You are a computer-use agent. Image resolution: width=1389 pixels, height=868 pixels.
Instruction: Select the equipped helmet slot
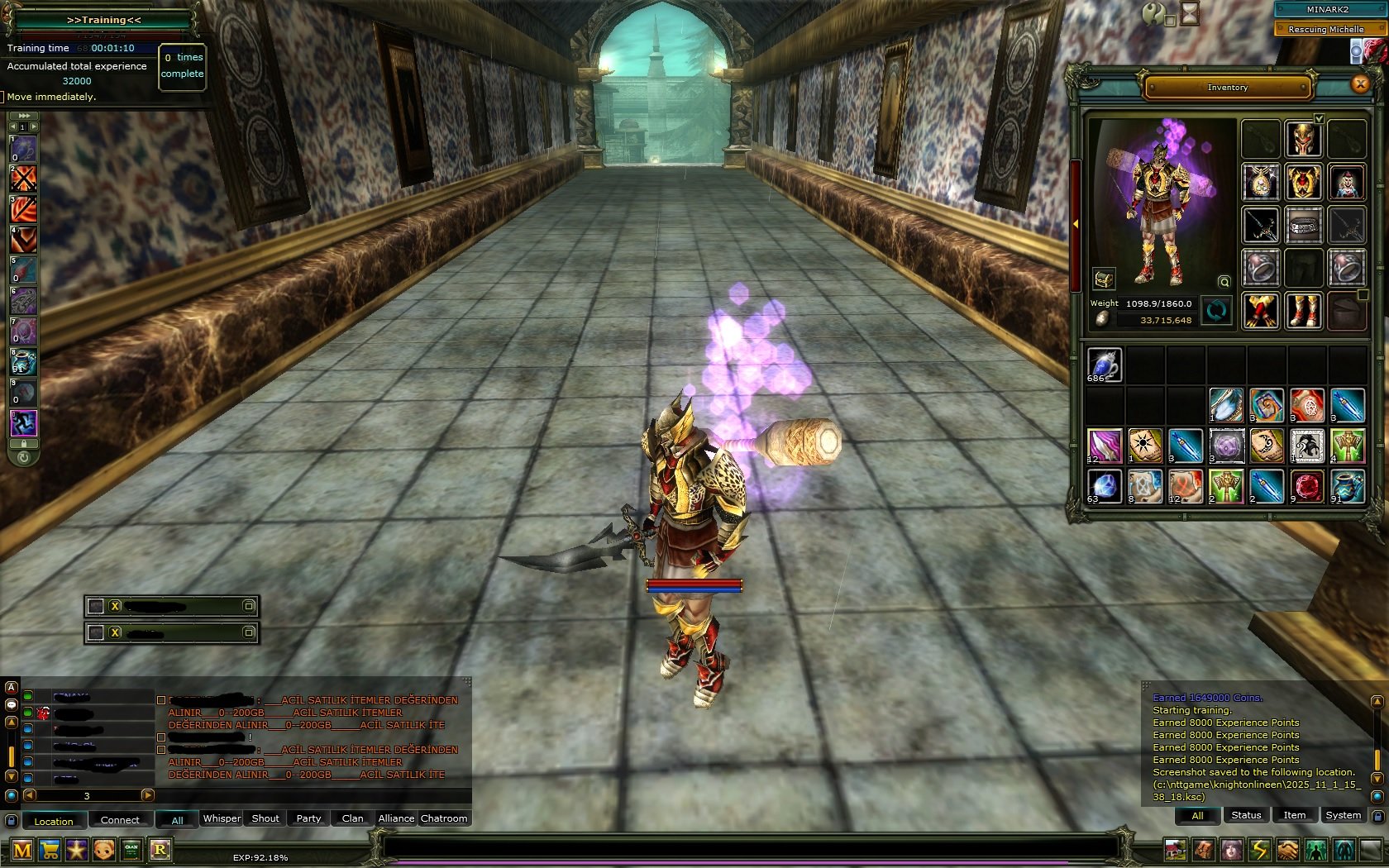[x=1303, y=139]
